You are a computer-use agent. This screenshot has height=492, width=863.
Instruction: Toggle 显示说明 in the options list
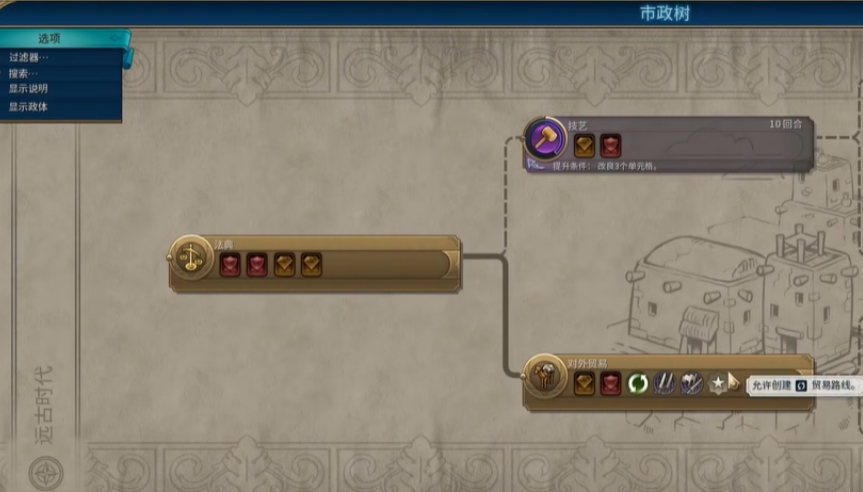pos(29,89)
